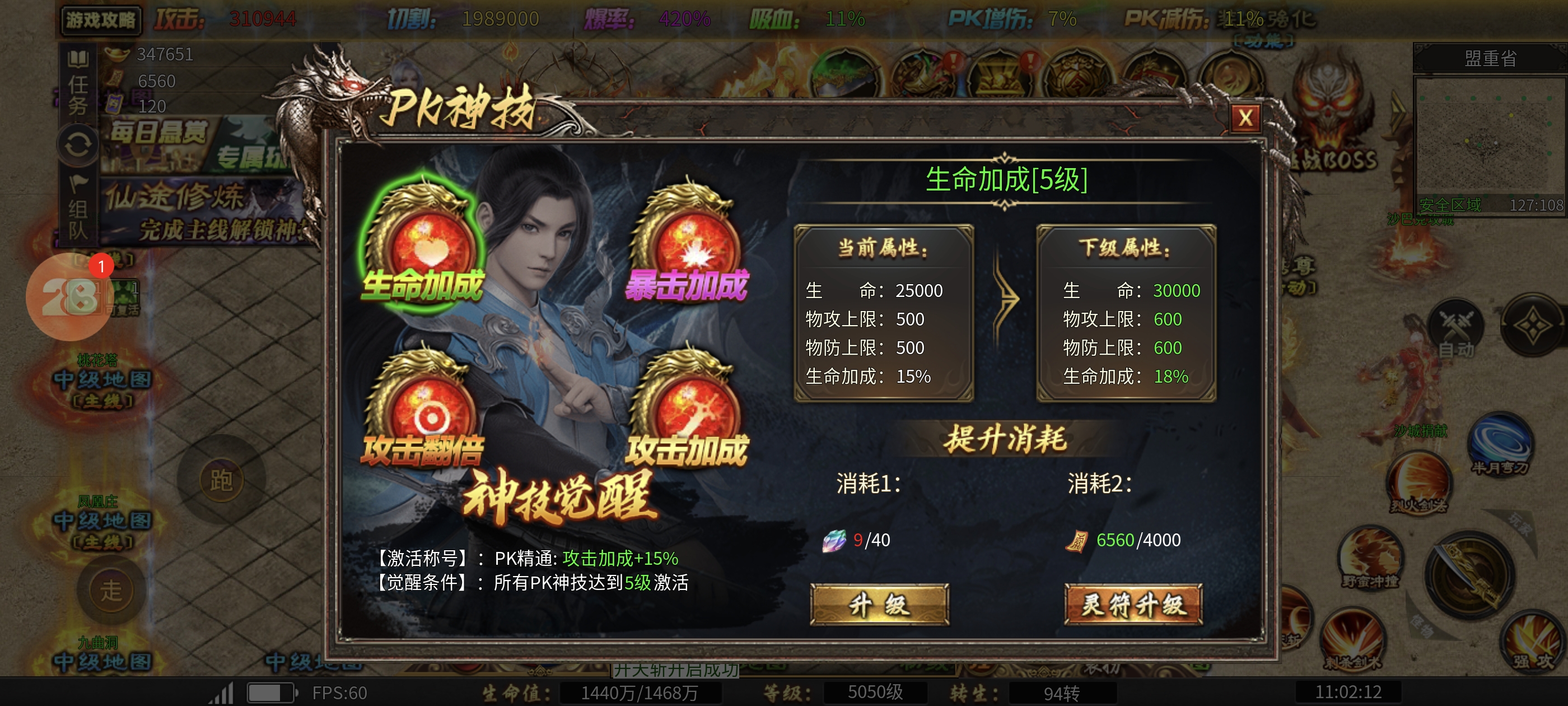The image size is (1568, 706).
Task: Tap the floating 28 badge with notification
Action: click(69, 296)
